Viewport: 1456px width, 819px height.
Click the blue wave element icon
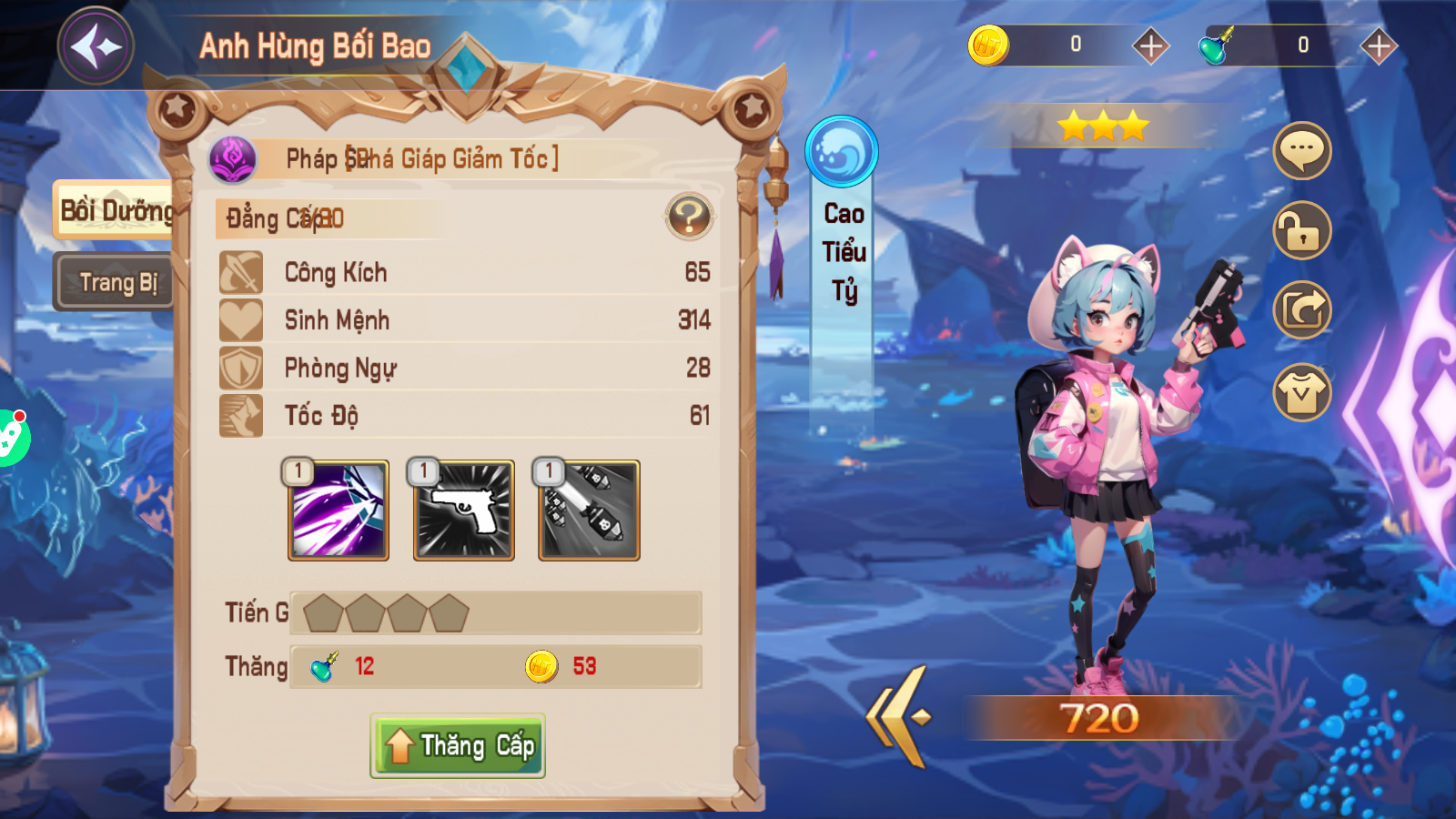click(842, 151)
